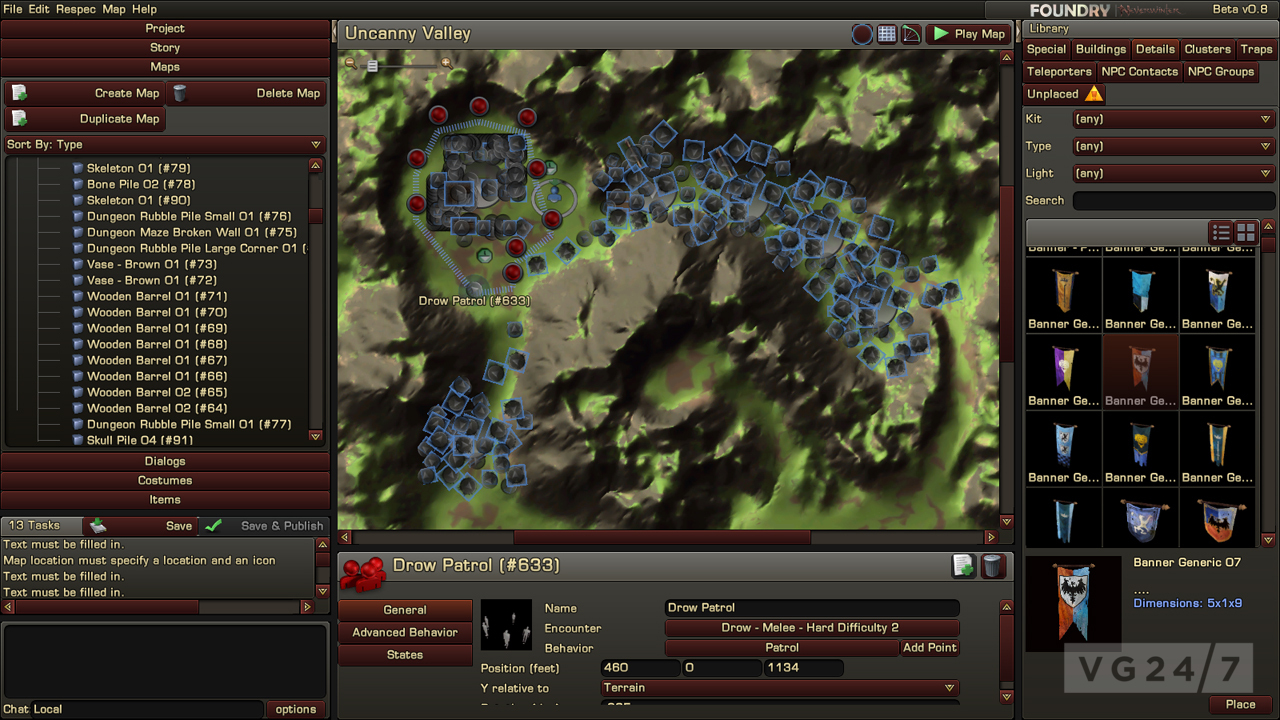
Task: Open the Kit dropdown
Action: point(1172,118)
